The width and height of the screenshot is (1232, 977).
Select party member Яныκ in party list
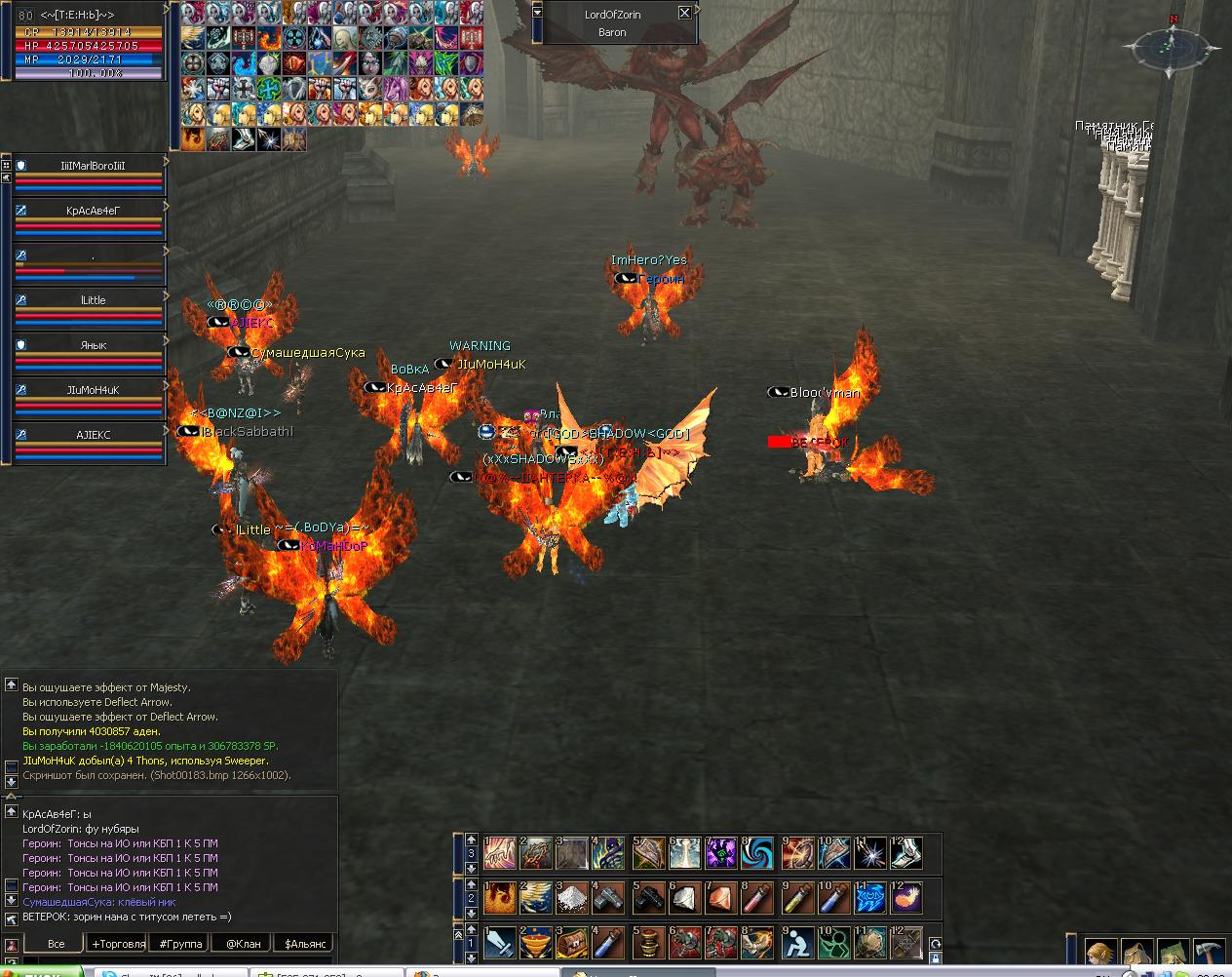coord(93,345)
